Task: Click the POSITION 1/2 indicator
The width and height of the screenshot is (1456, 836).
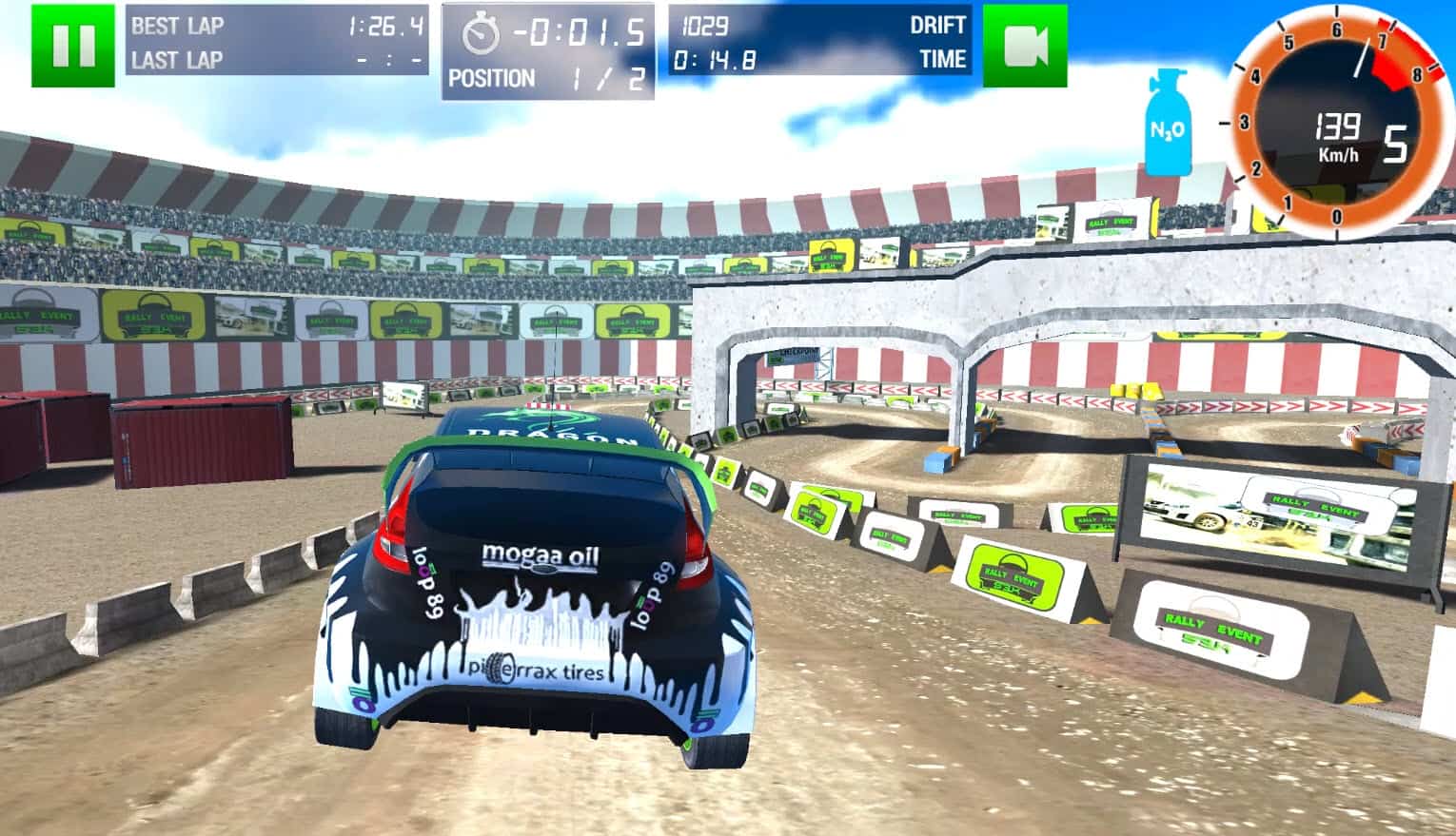Action: (x=547, y=78)
